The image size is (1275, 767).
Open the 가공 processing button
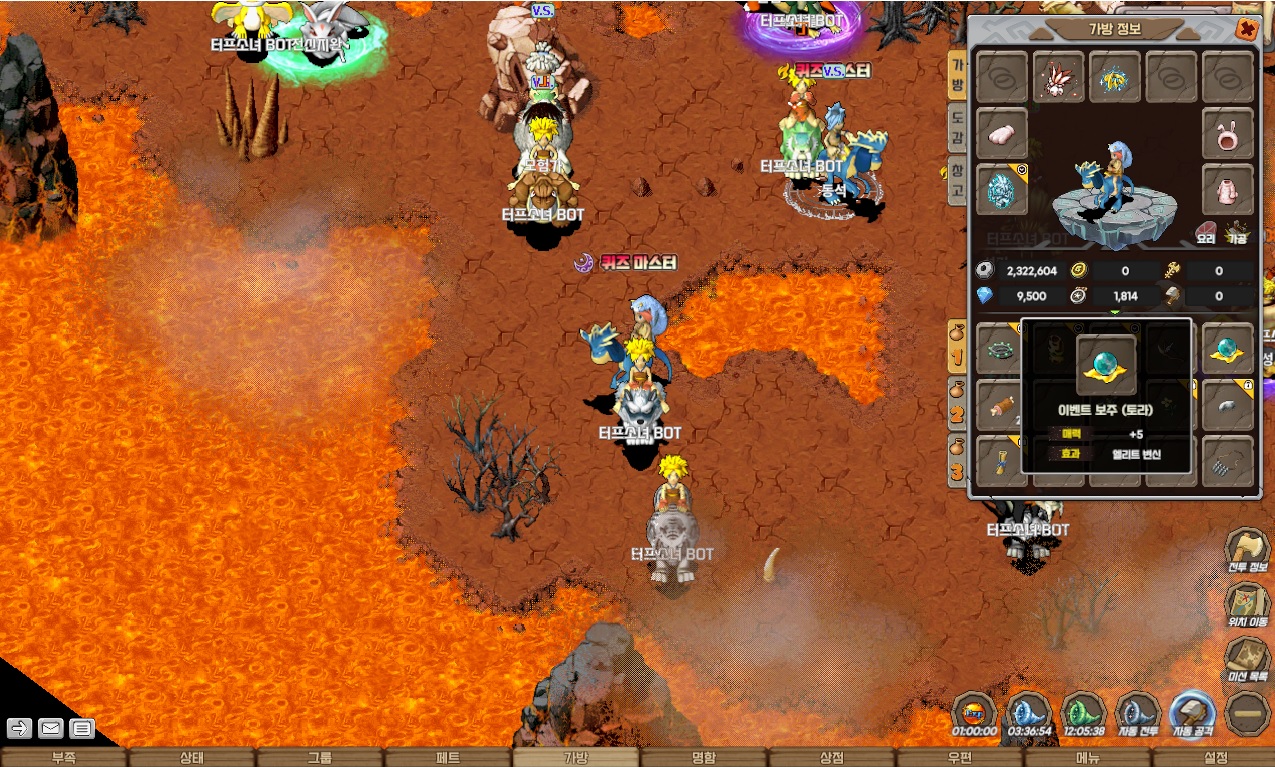point(1238,233)
